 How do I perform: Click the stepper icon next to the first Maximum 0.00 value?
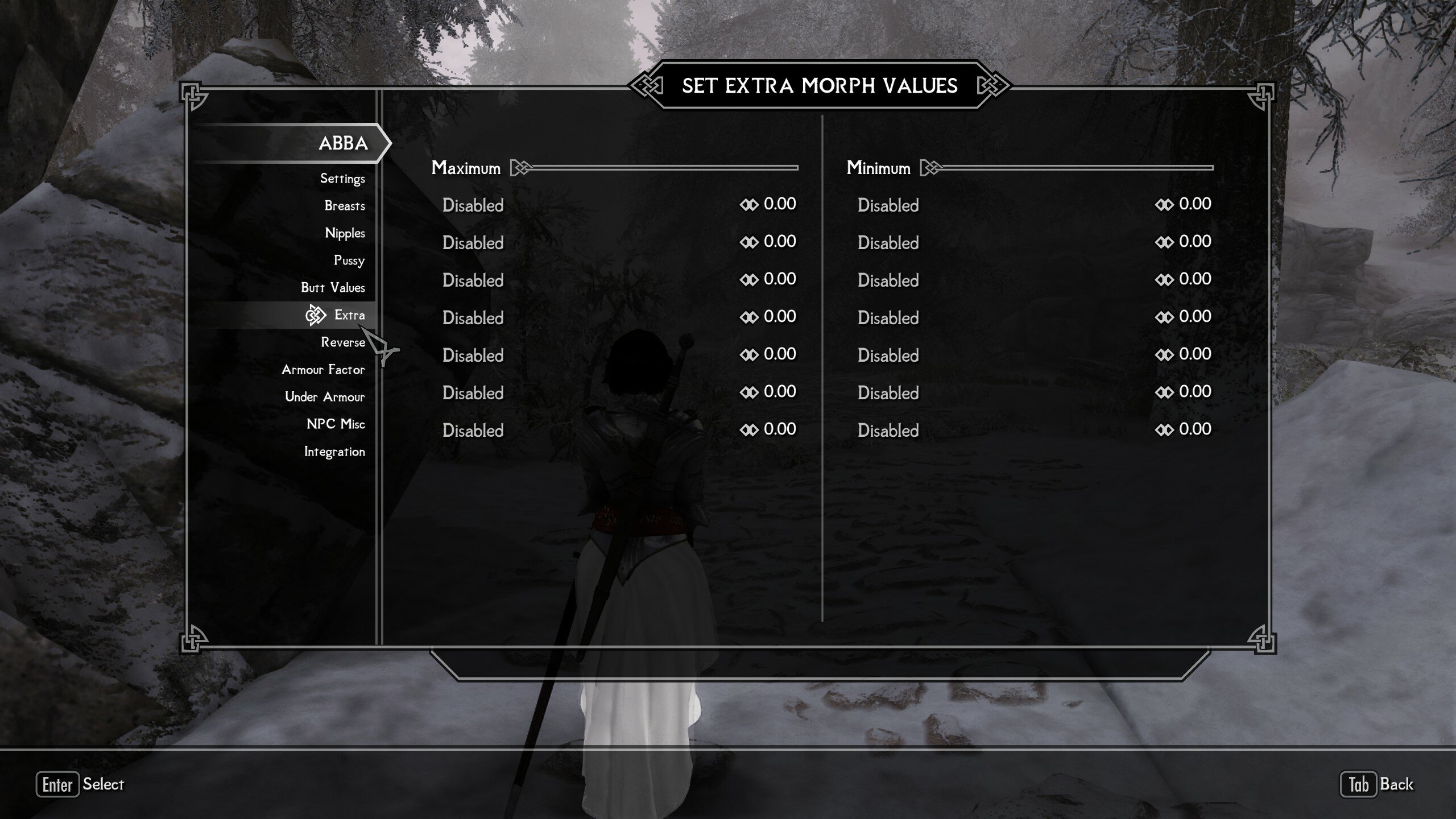(750, 204)
